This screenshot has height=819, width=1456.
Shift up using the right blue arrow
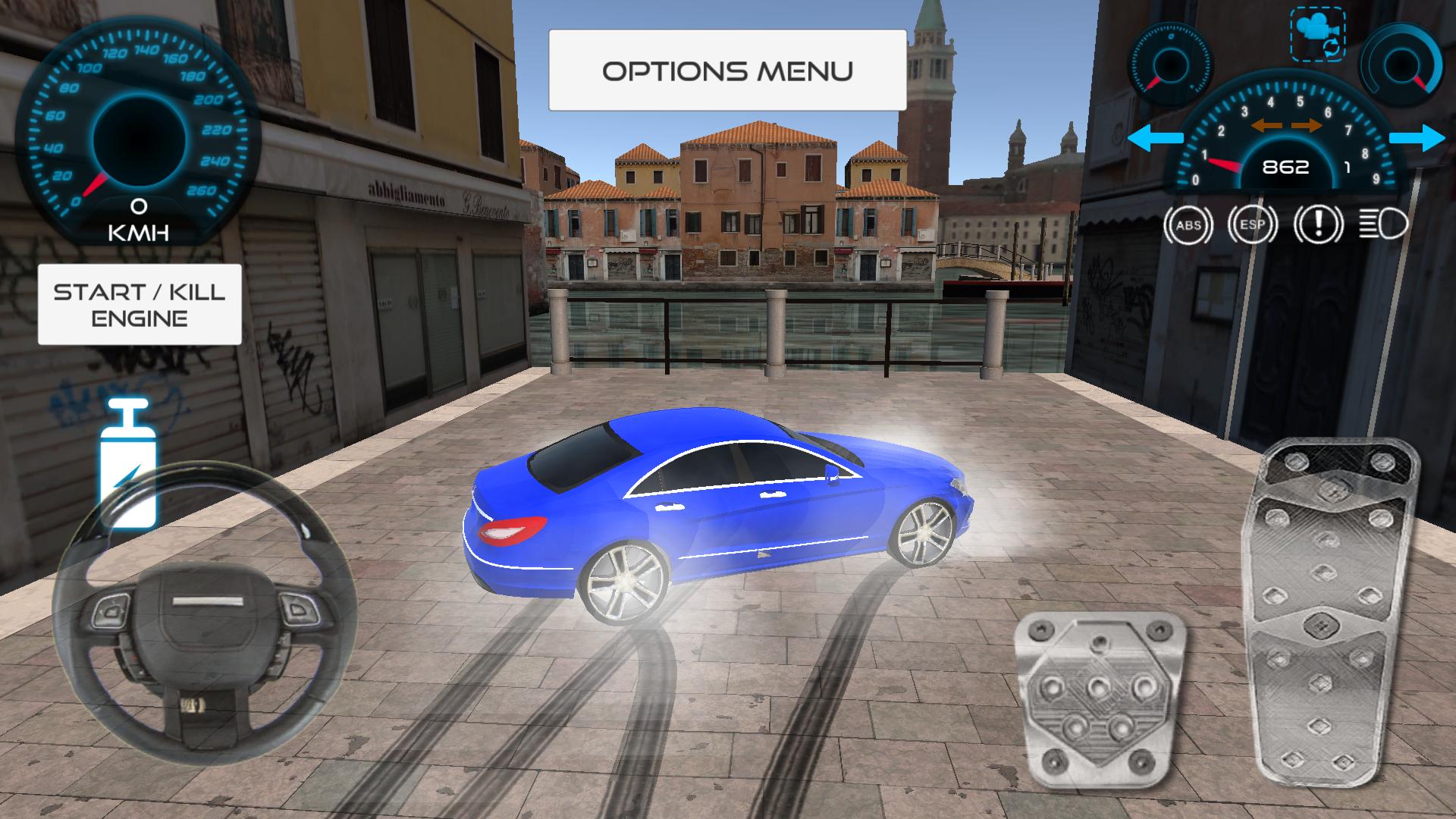click(1419, 138)
